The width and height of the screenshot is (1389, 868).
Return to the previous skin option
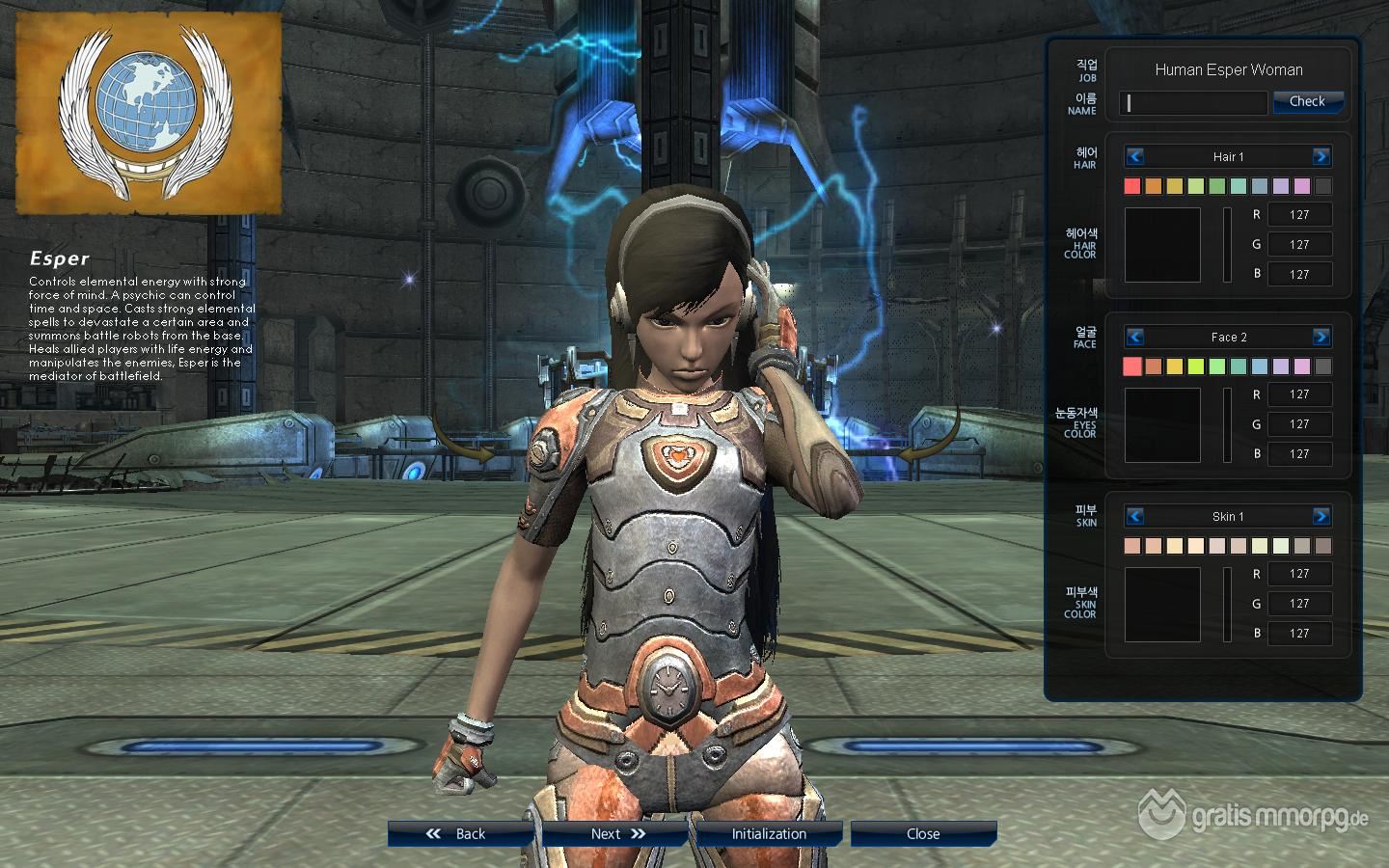[1135, 516]
